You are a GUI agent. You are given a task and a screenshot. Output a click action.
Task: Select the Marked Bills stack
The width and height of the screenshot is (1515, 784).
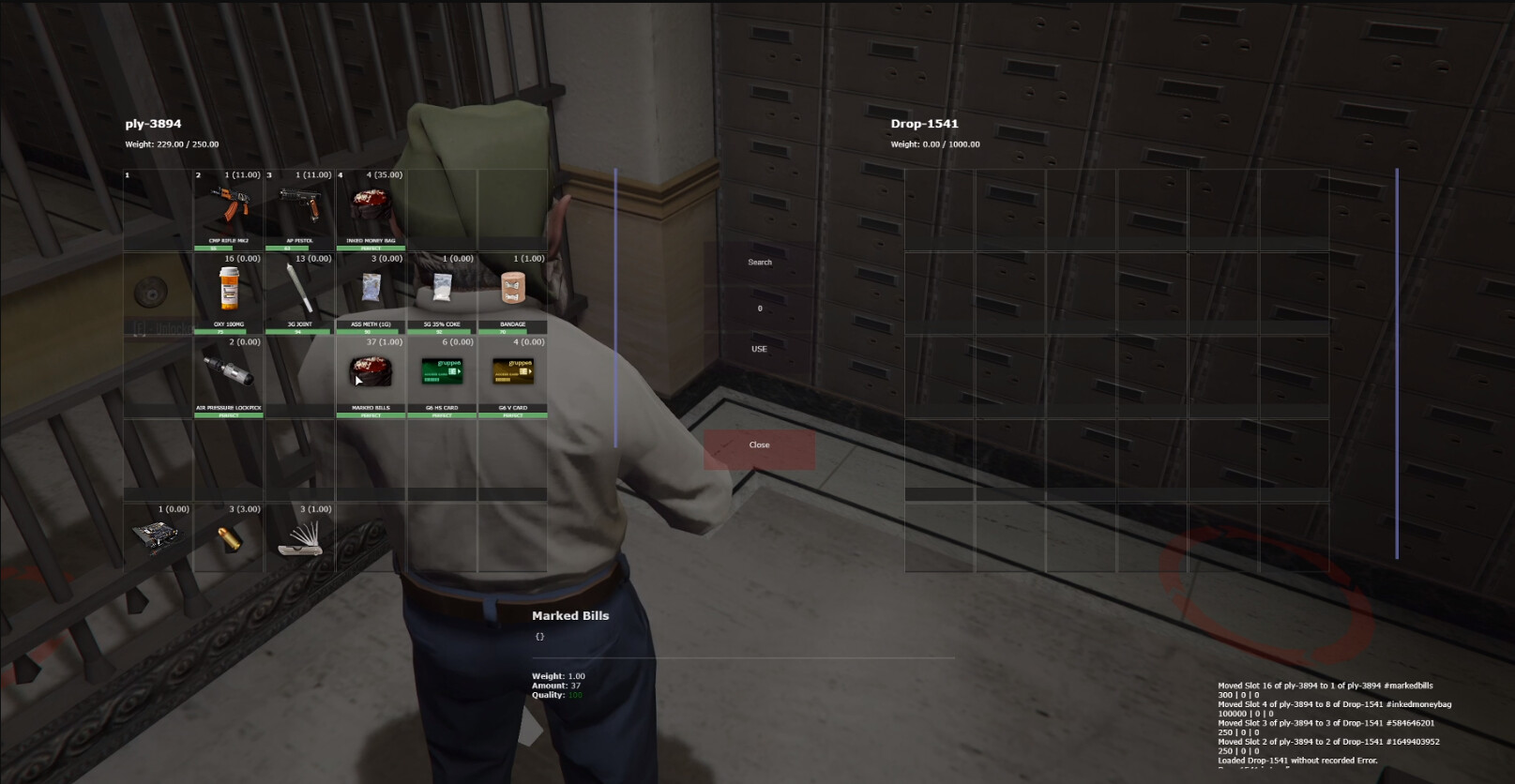[x=371, y=372]
